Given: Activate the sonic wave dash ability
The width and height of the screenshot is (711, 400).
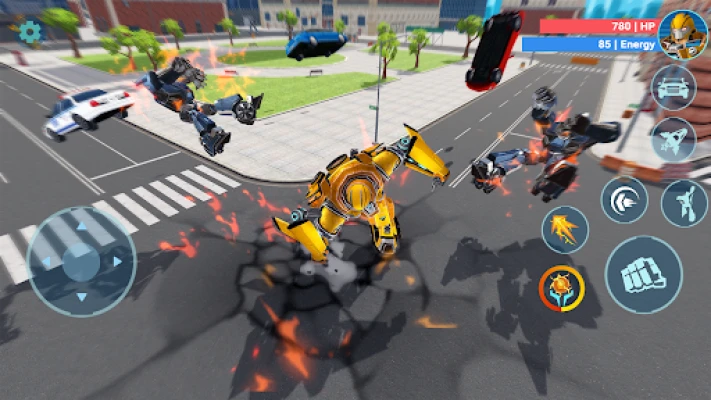Looking at the screenshot, I should [x=624, y=200].
